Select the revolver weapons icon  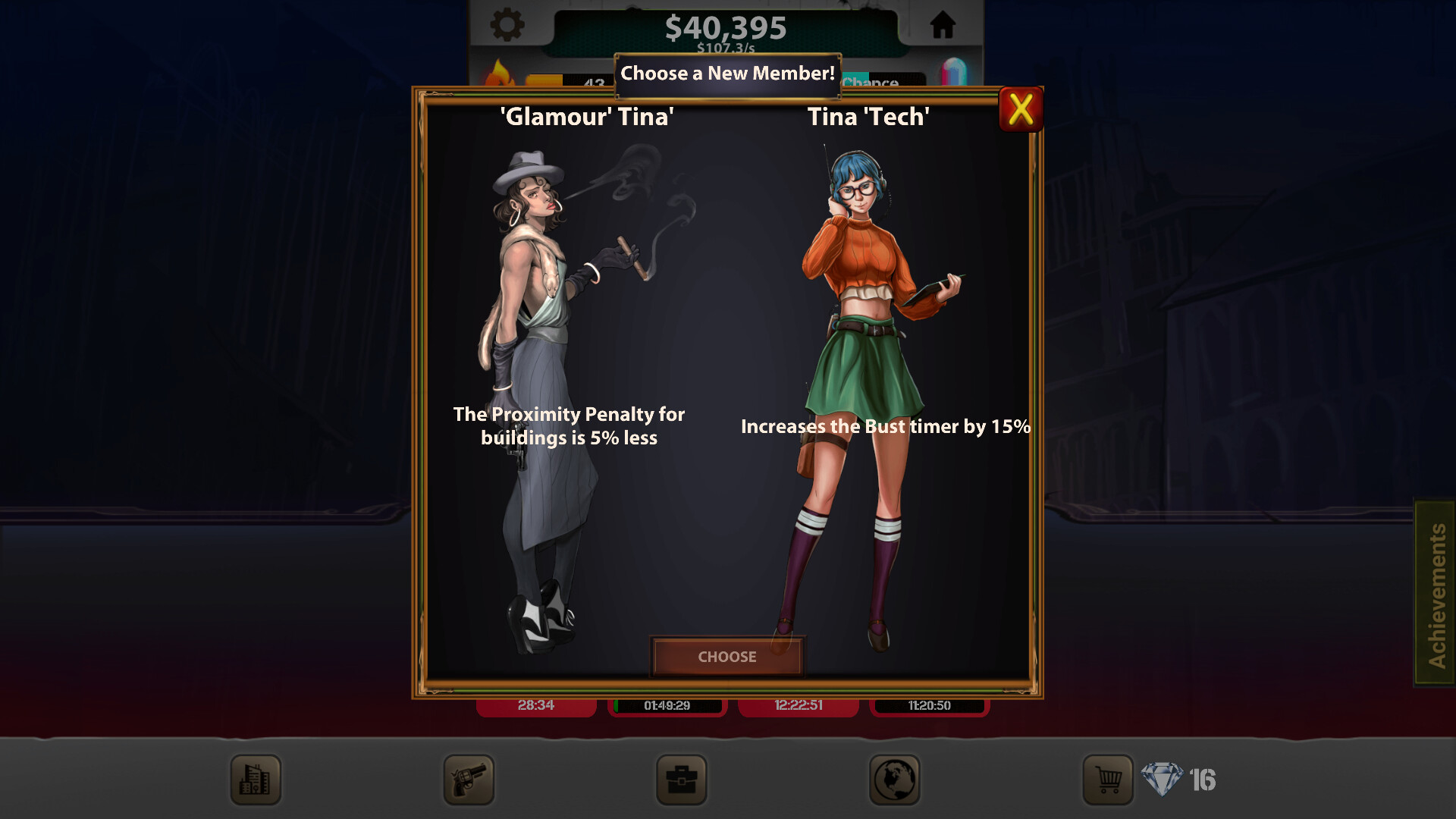[x=468, y=780]
